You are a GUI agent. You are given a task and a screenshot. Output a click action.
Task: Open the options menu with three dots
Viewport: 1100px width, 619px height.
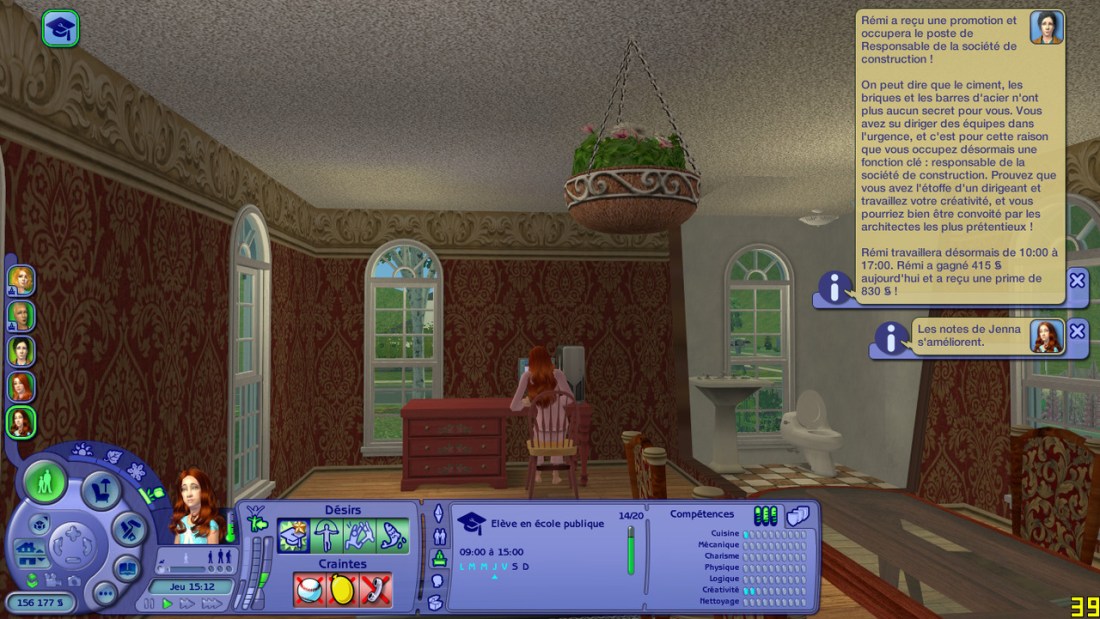(105, 592)
